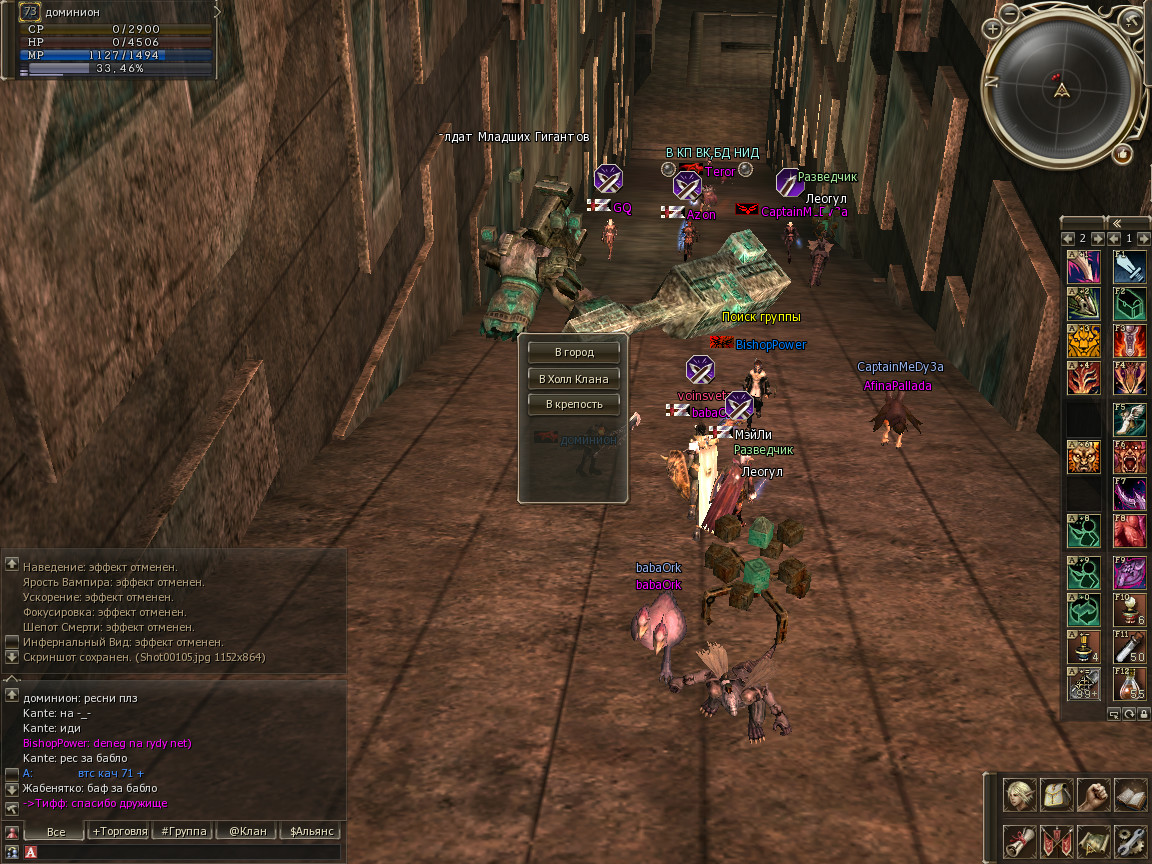Choose "В город" to respawn in town
Viewport: 1152px width, 864px height.
[574, 352]
